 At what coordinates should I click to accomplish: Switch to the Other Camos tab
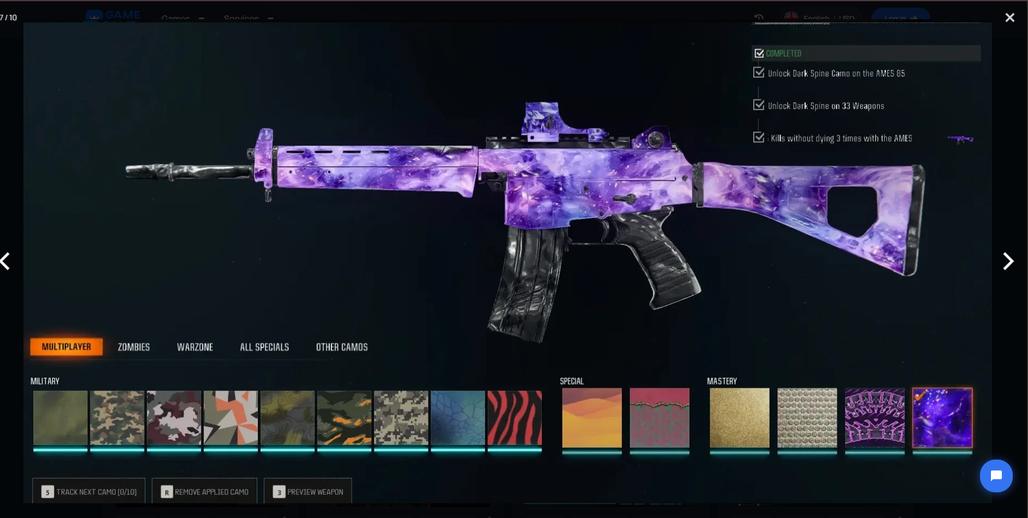click(x=342, y=347)
